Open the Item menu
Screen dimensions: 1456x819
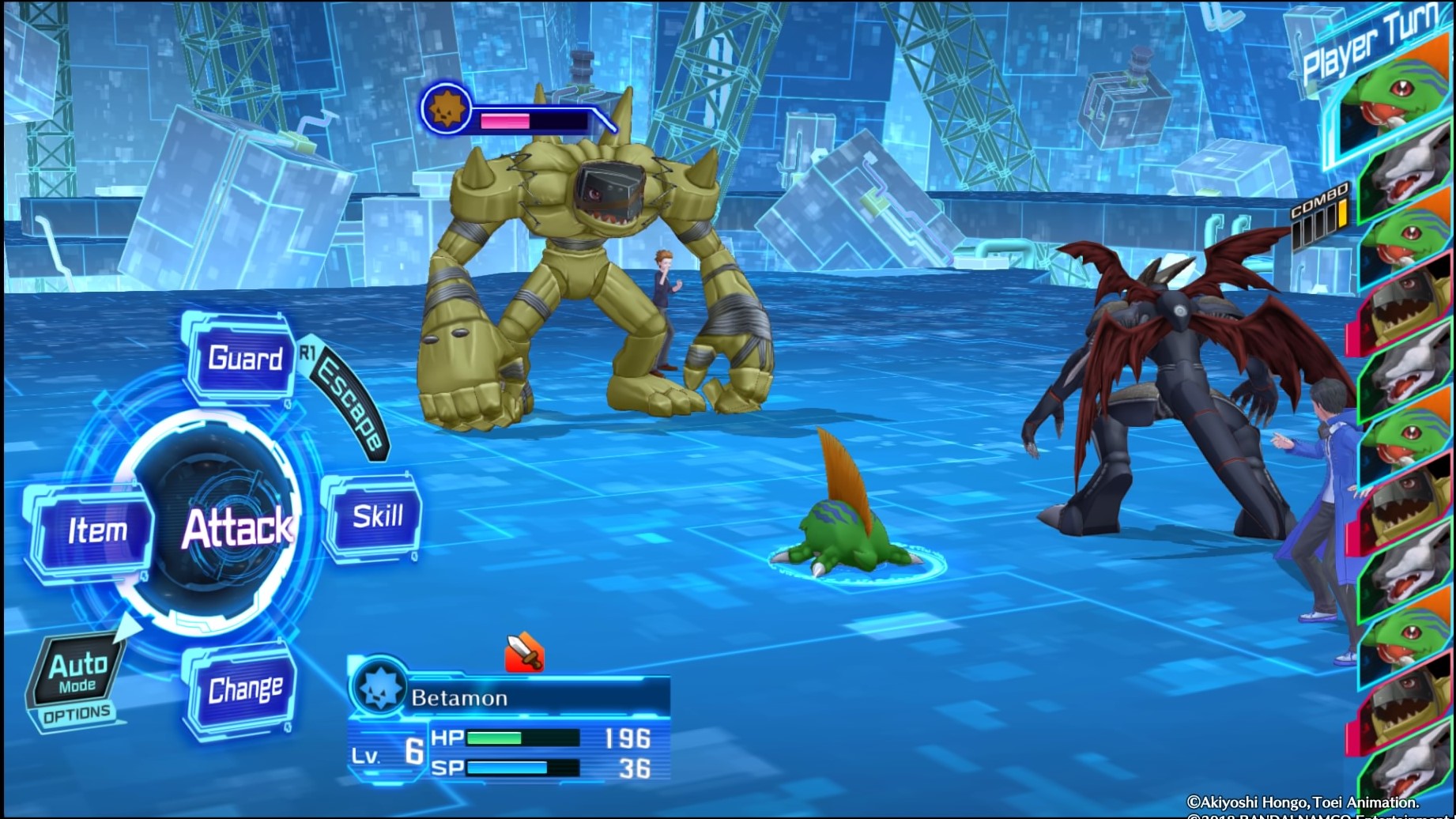point(96,530)
